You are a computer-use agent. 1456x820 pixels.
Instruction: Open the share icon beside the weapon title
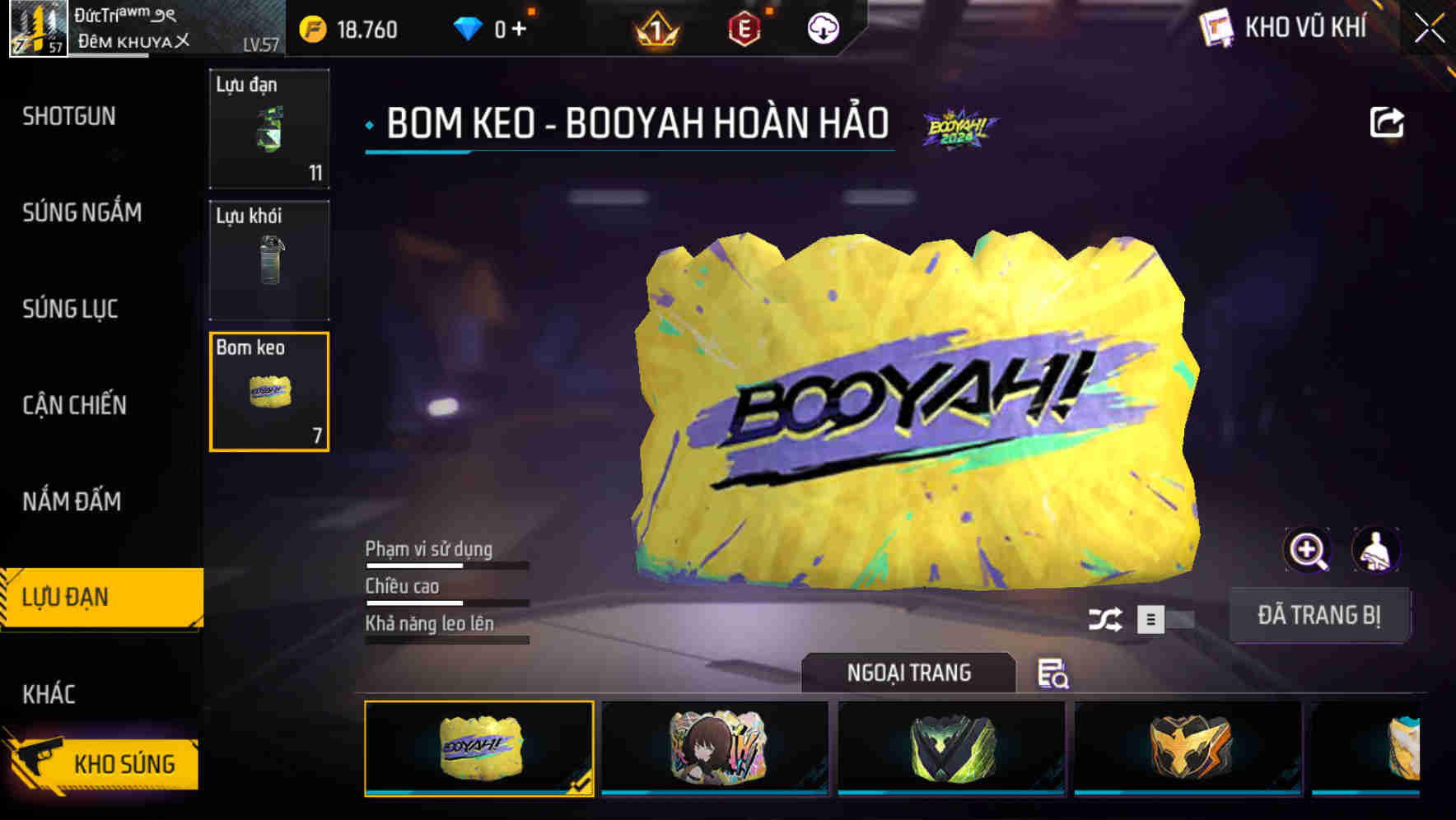point(1388,121)
